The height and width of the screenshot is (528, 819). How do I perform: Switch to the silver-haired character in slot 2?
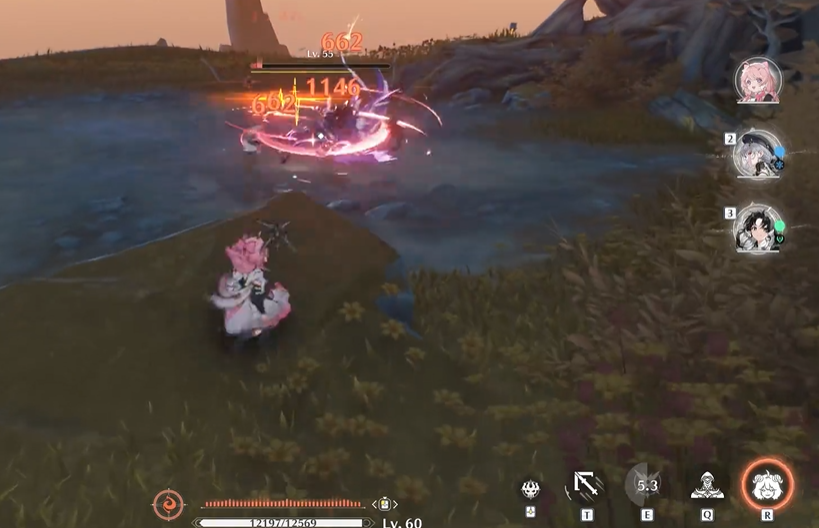point(757,154)
